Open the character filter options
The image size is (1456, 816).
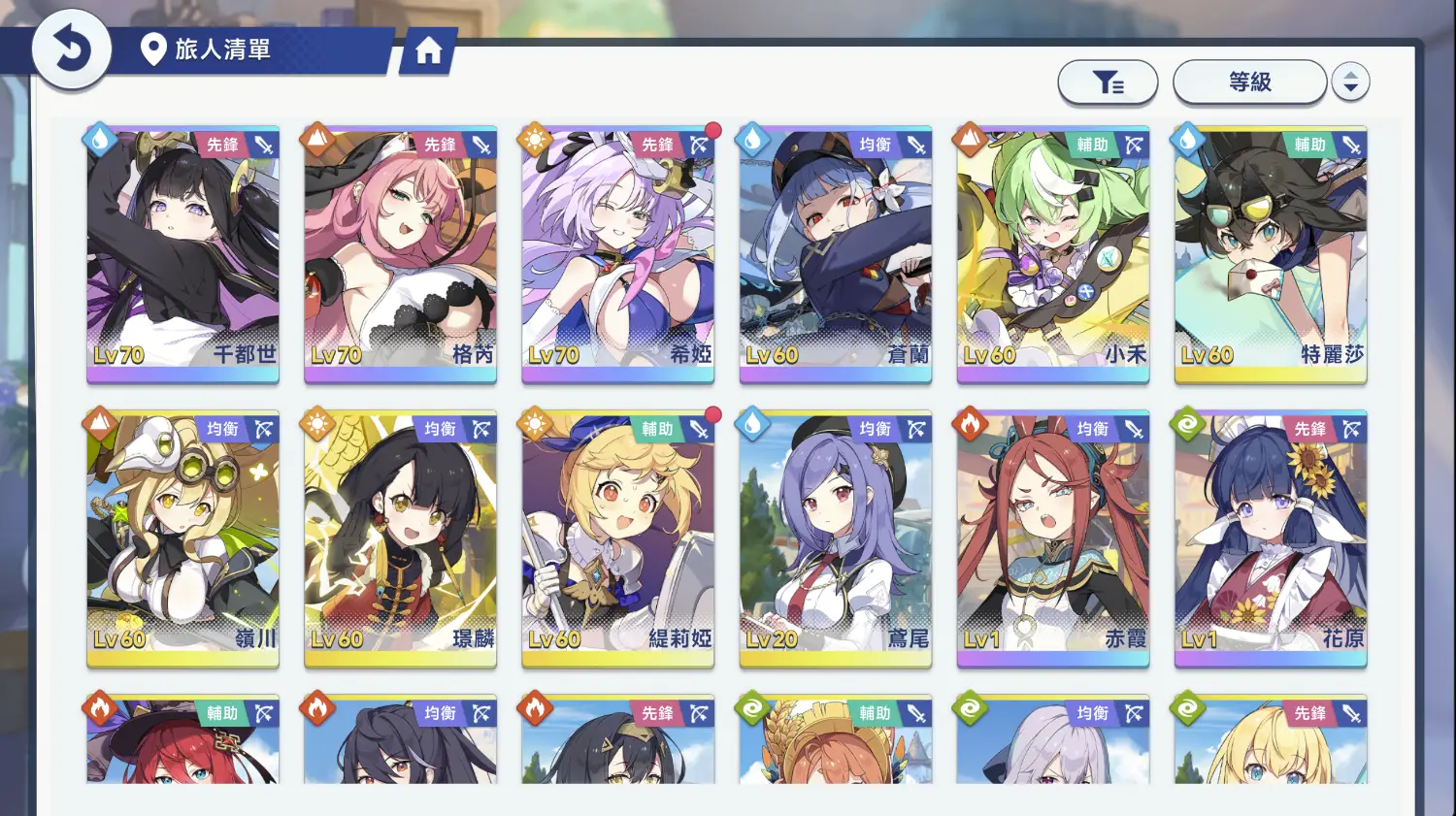click(x=1108, y=82)
